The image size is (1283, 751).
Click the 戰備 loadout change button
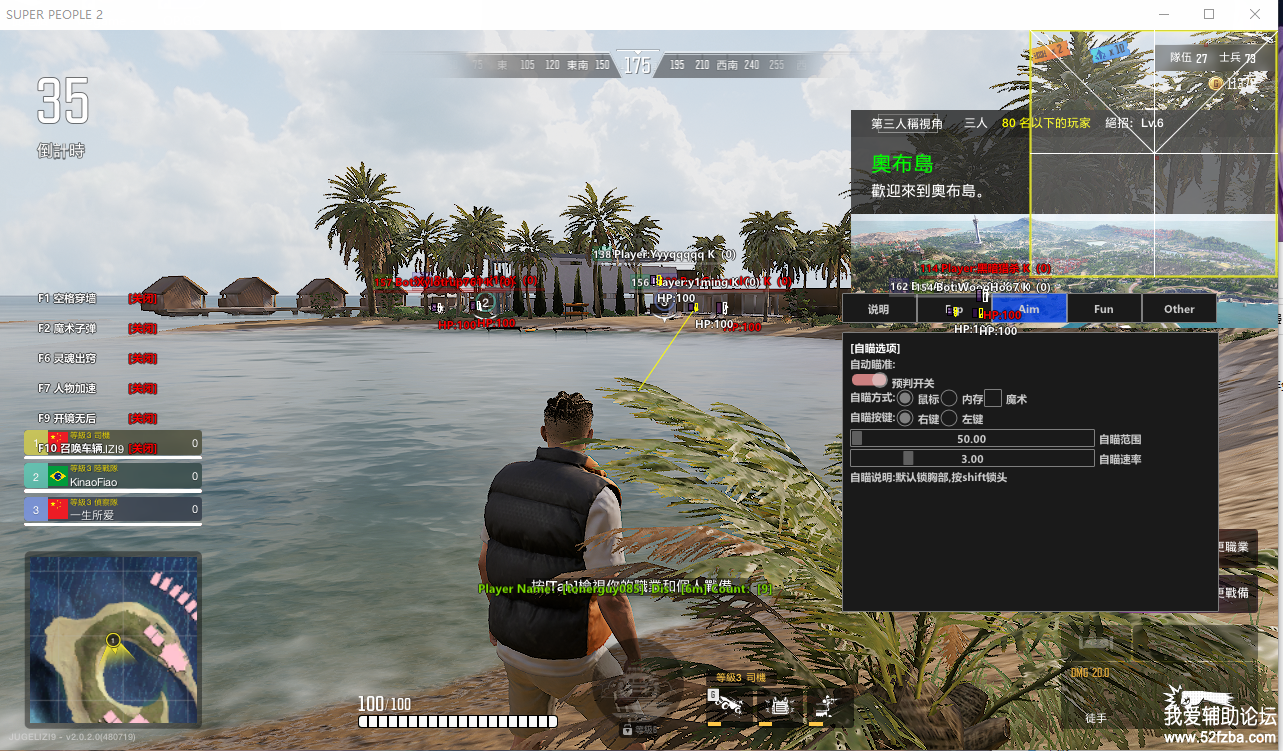coord(1236,592)
